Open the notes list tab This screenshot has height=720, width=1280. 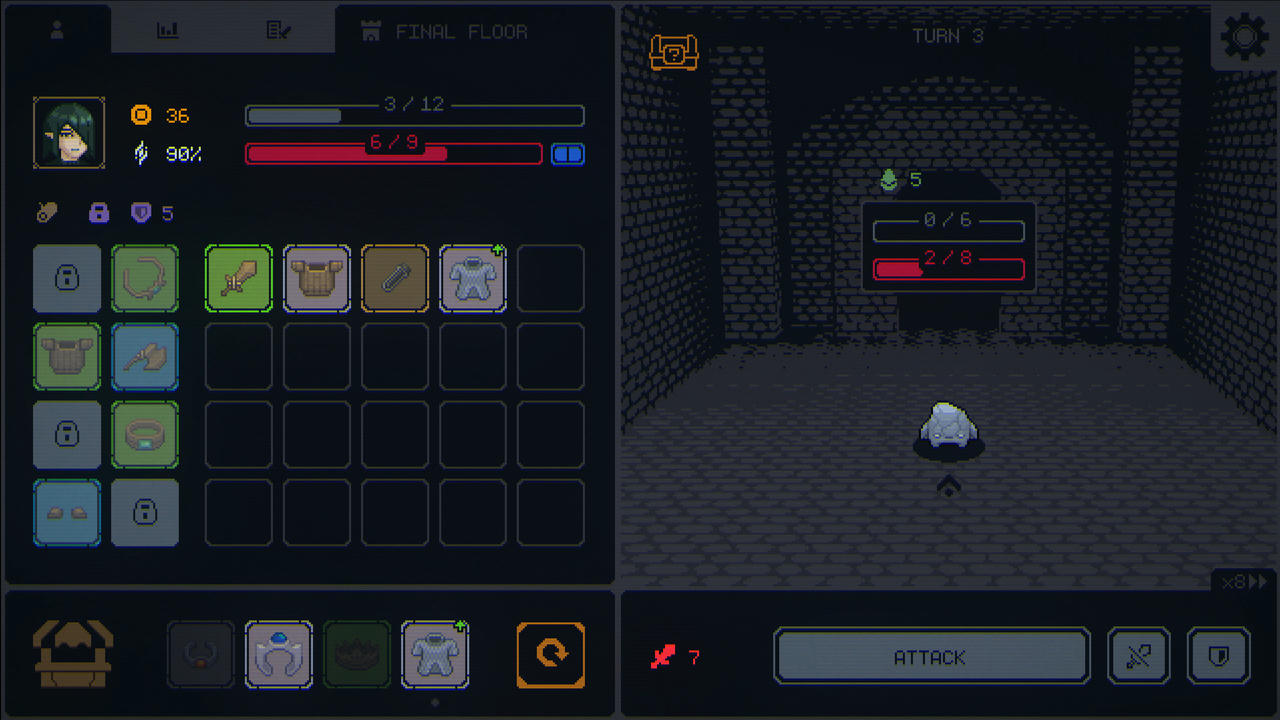[278, 31]
